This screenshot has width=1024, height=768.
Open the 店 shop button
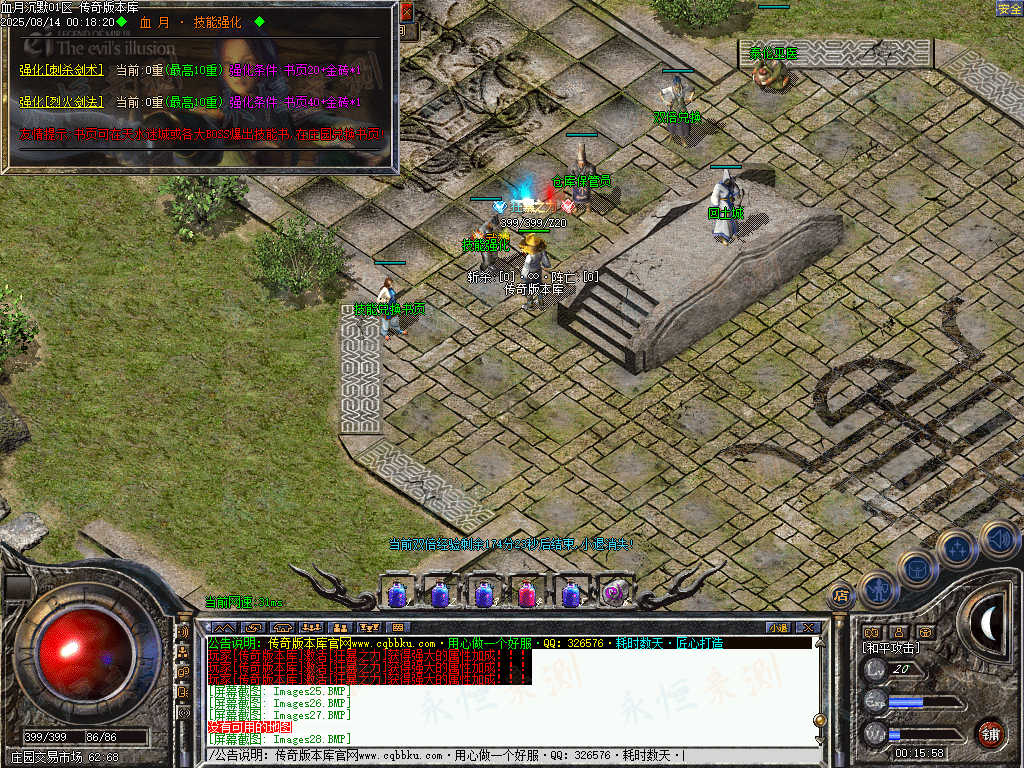click(x=841, y=596)
